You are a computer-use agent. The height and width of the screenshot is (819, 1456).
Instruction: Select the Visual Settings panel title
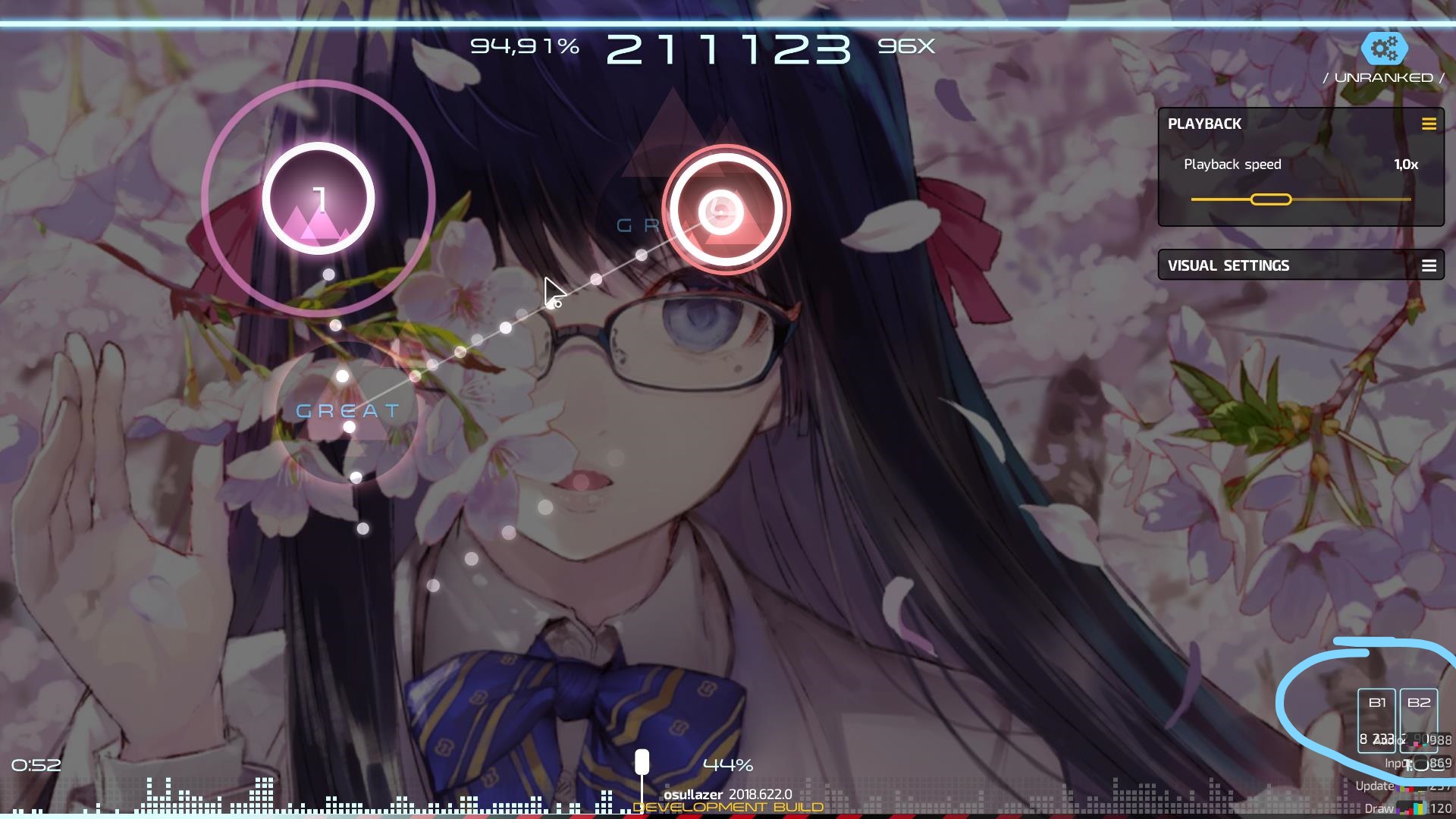pos(1228,265)
